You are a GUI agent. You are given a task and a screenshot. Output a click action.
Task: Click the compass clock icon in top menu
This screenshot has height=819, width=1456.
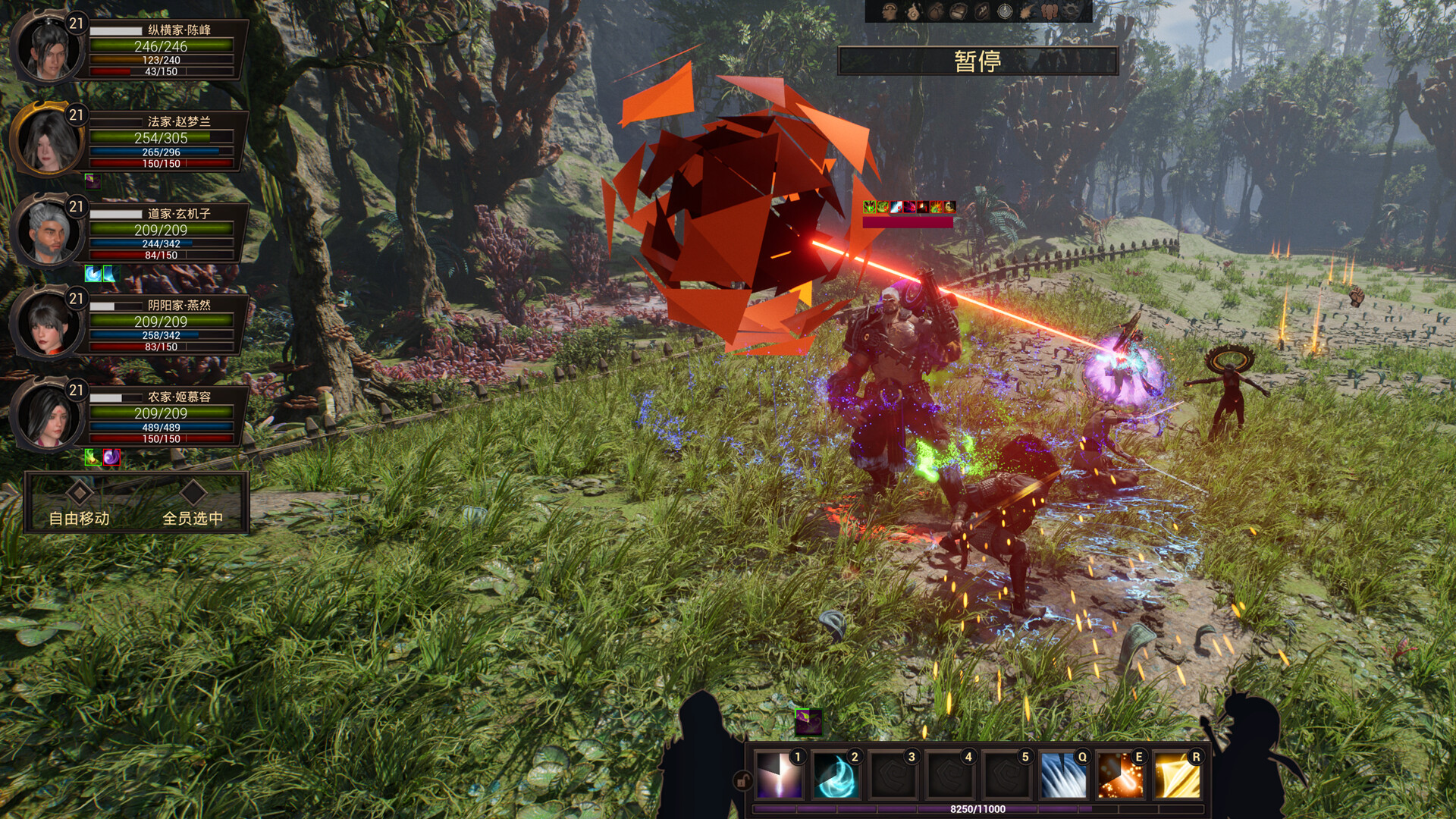point(1005,11)
